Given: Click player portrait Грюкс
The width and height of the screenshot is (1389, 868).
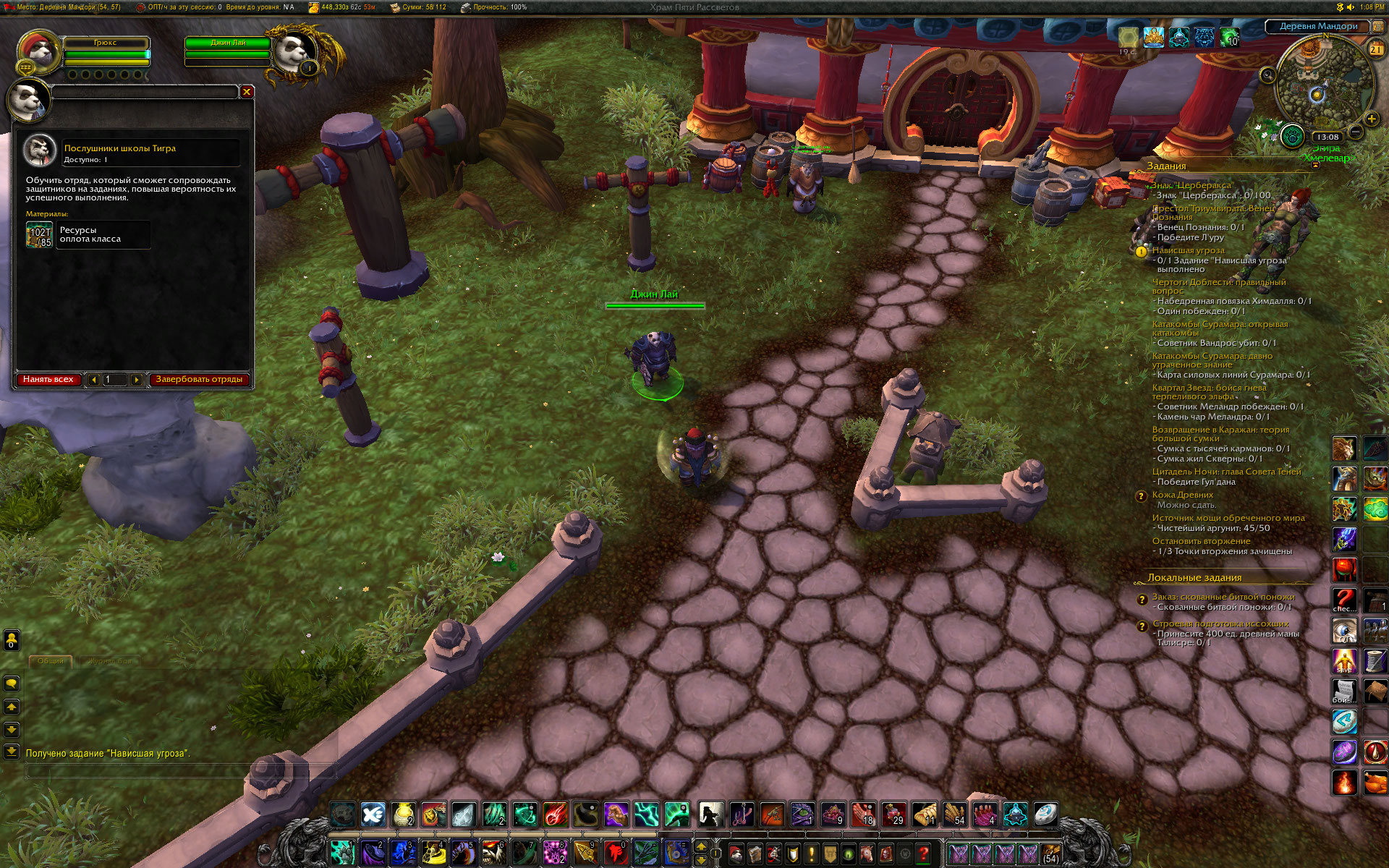Looking at the screenshot, I should (38, 52).
